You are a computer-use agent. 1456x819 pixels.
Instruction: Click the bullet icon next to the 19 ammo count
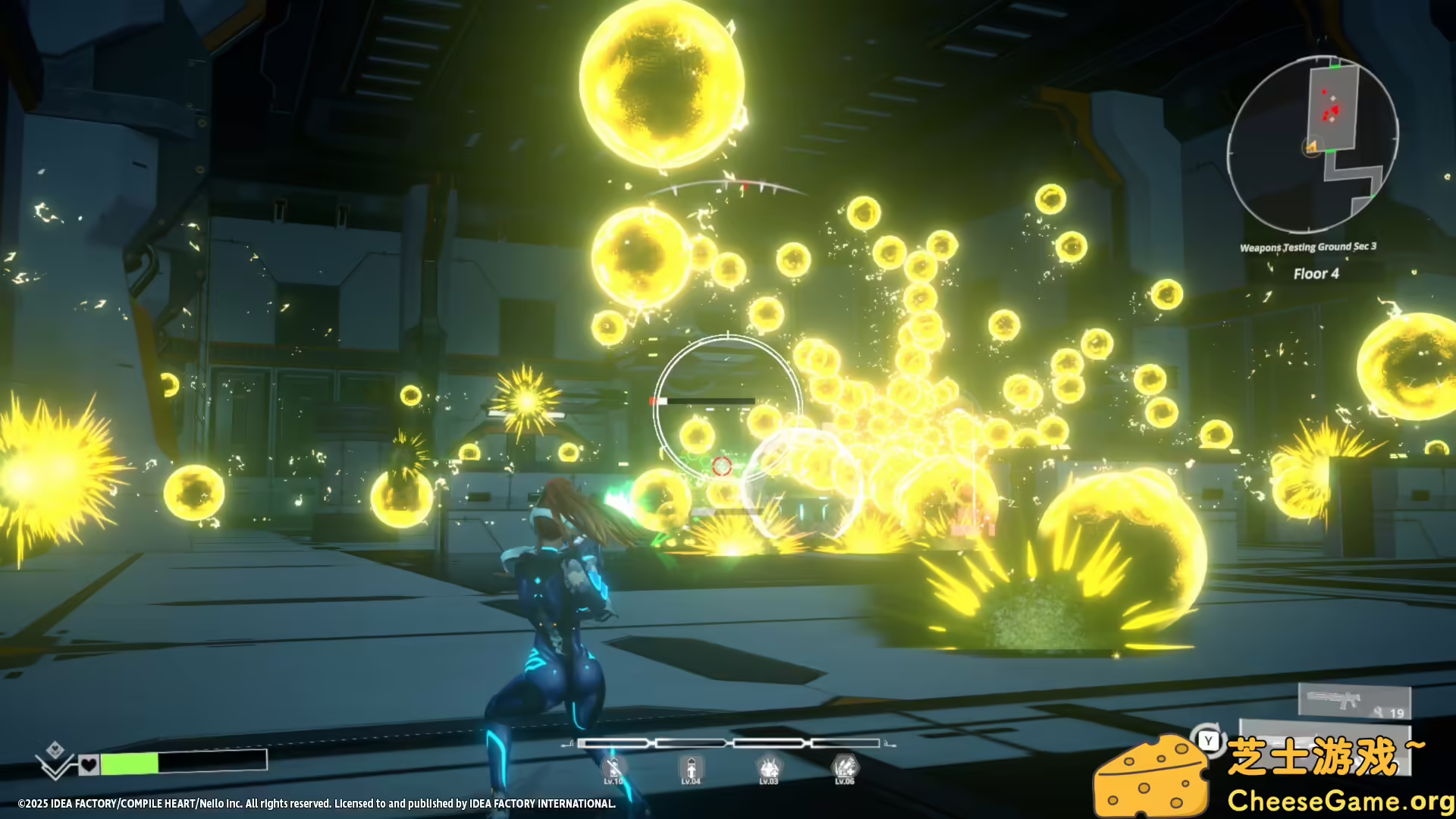coord(1377,711)
